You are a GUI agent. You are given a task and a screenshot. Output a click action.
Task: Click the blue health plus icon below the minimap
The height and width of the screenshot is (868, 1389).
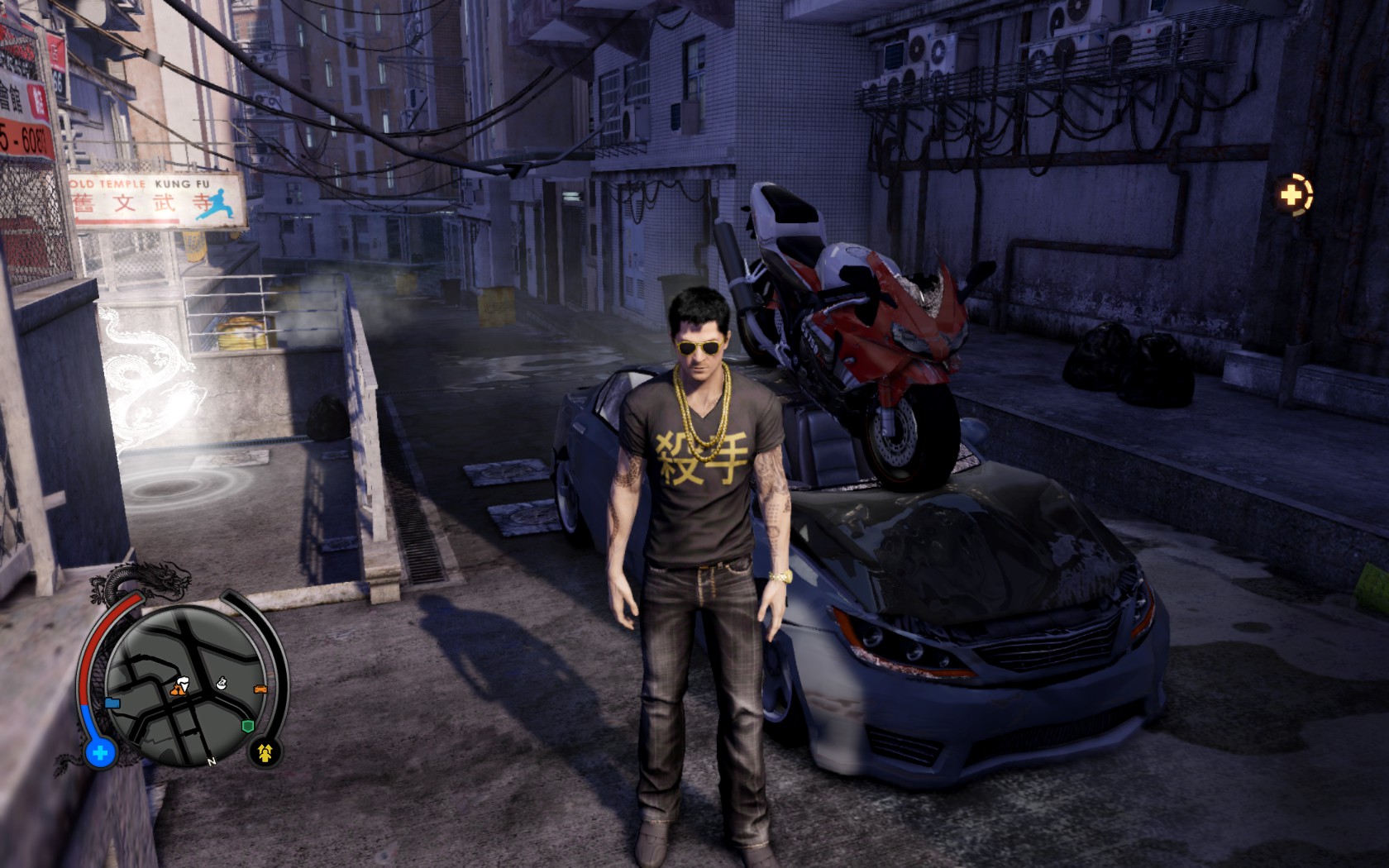[99, 754]
